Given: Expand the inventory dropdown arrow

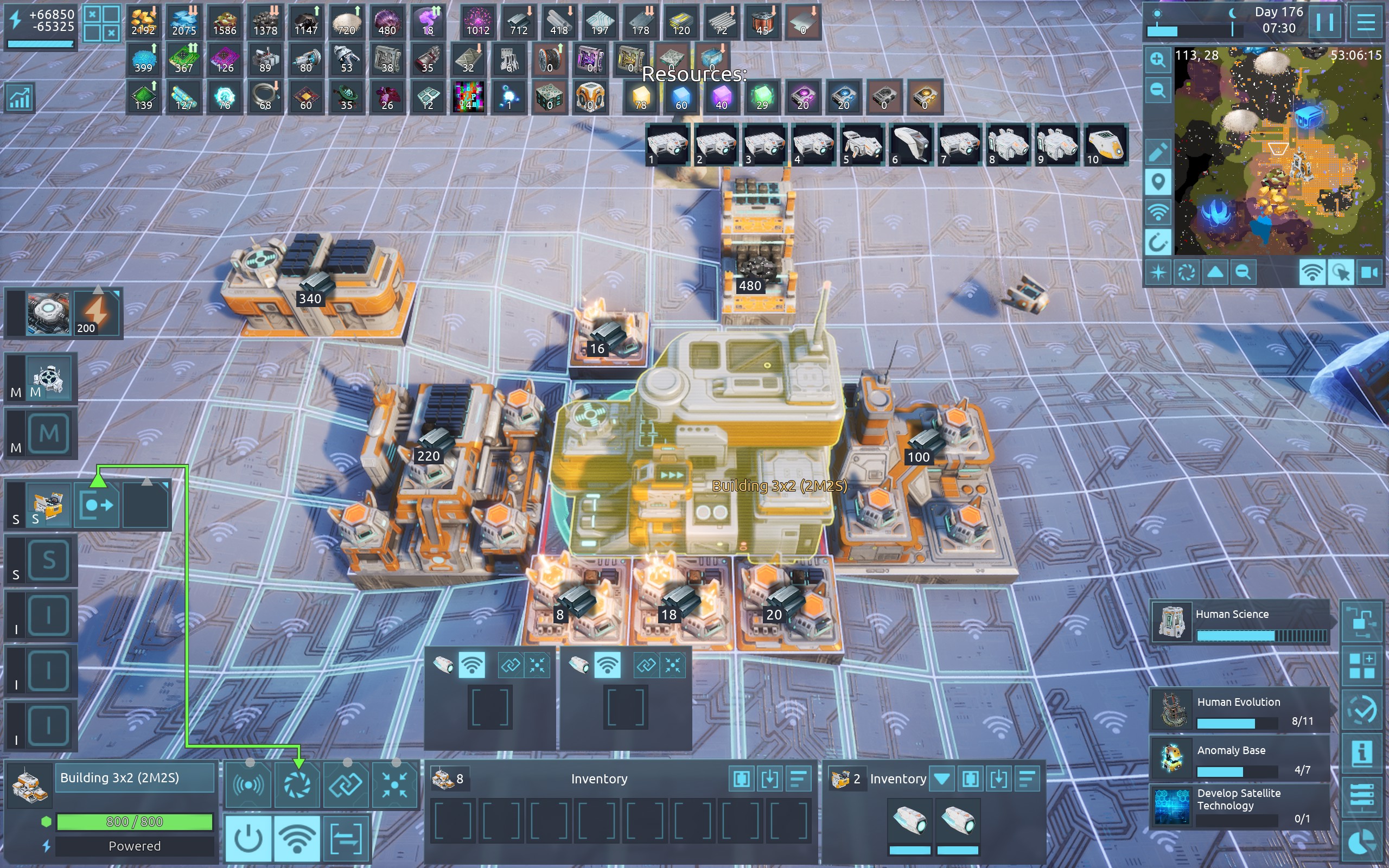Looking at the screenshot, I should pos(942,779).
